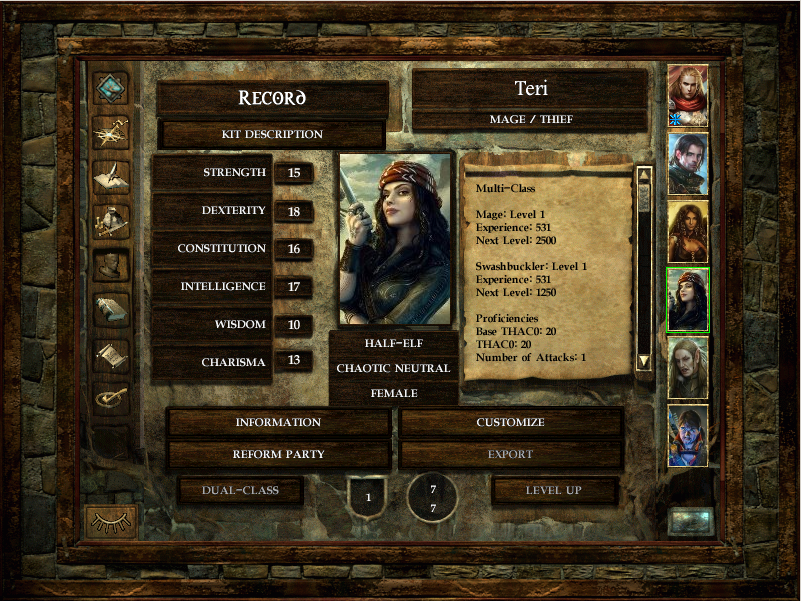The height and width of the screenshot is (601, 801).
Task: Open the area map compass icon
Action: (x=110, y=132)
